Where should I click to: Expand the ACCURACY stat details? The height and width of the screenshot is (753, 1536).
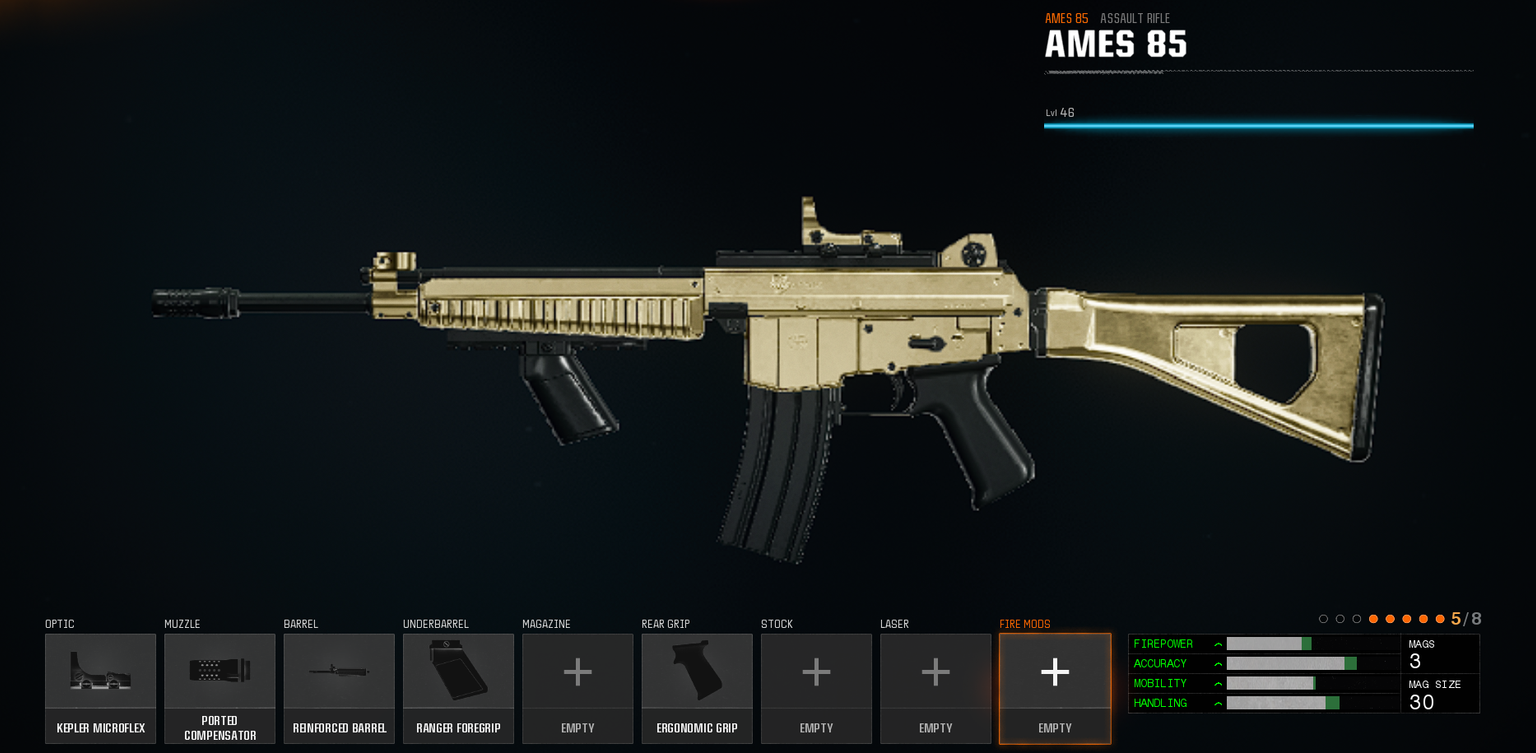pos(1218,663)
